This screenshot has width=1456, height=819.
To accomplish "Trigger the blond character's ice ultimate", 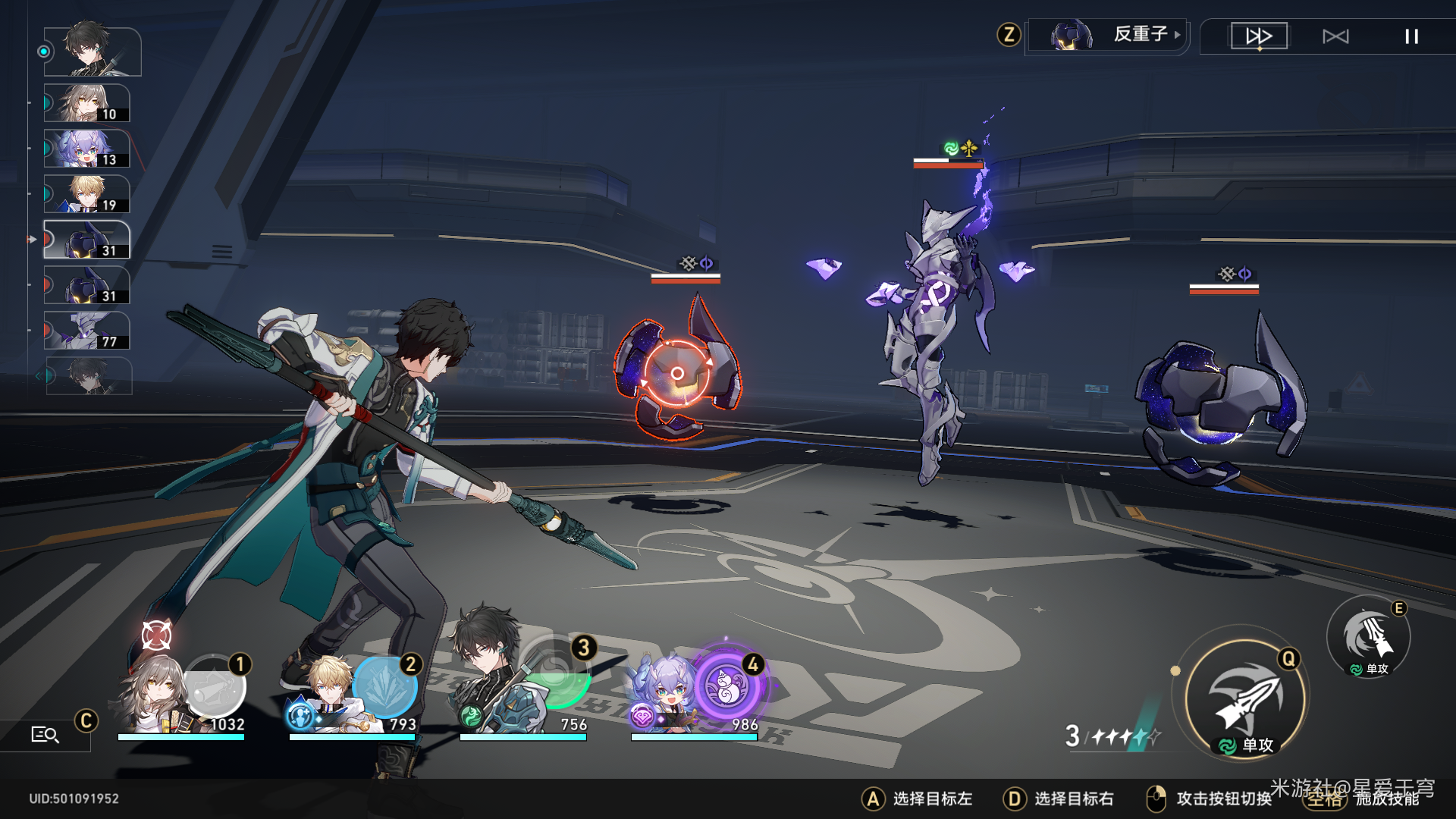I will point(385,686).
